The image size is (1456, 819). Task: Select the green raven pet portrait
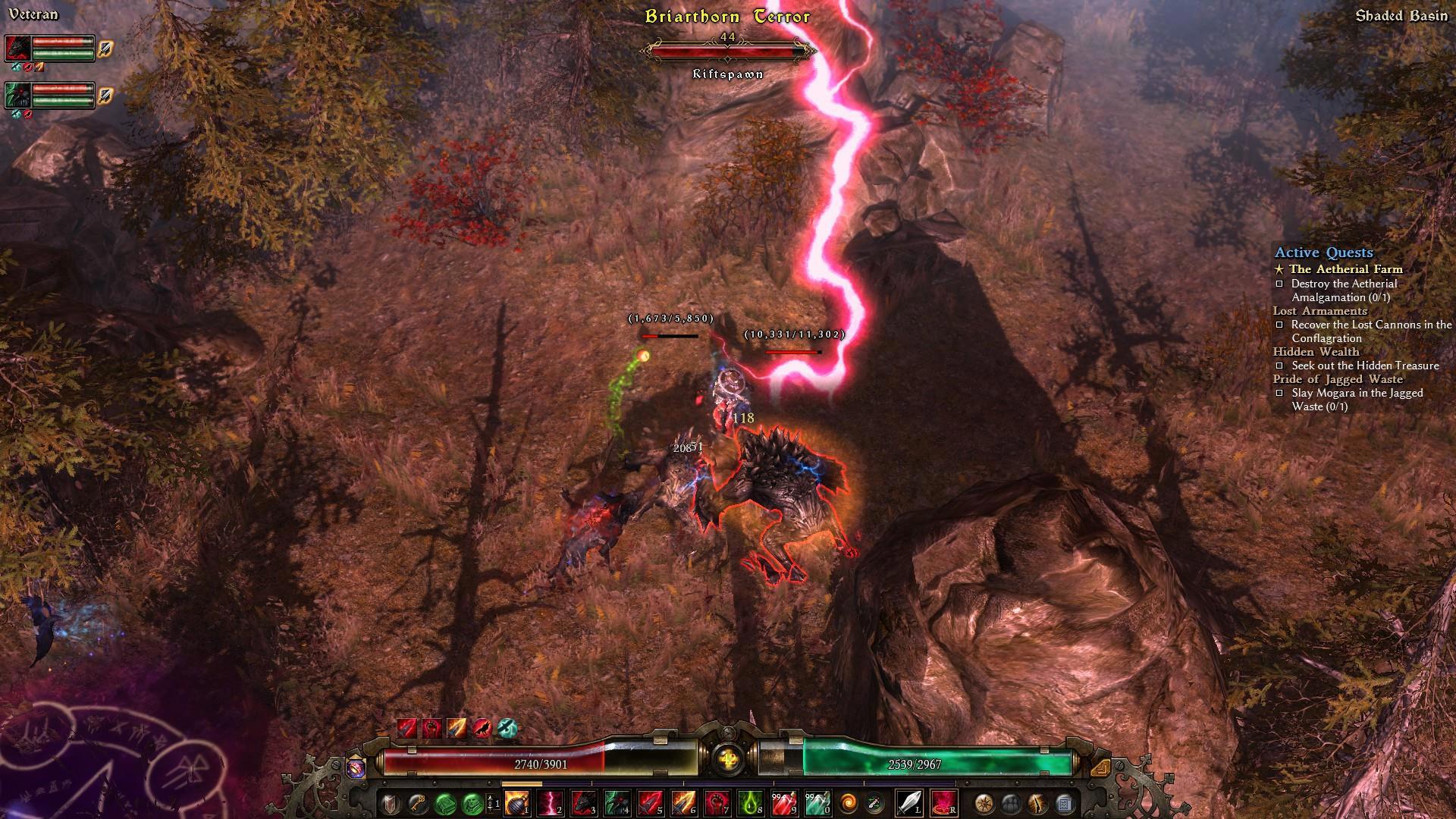point(17,95)
